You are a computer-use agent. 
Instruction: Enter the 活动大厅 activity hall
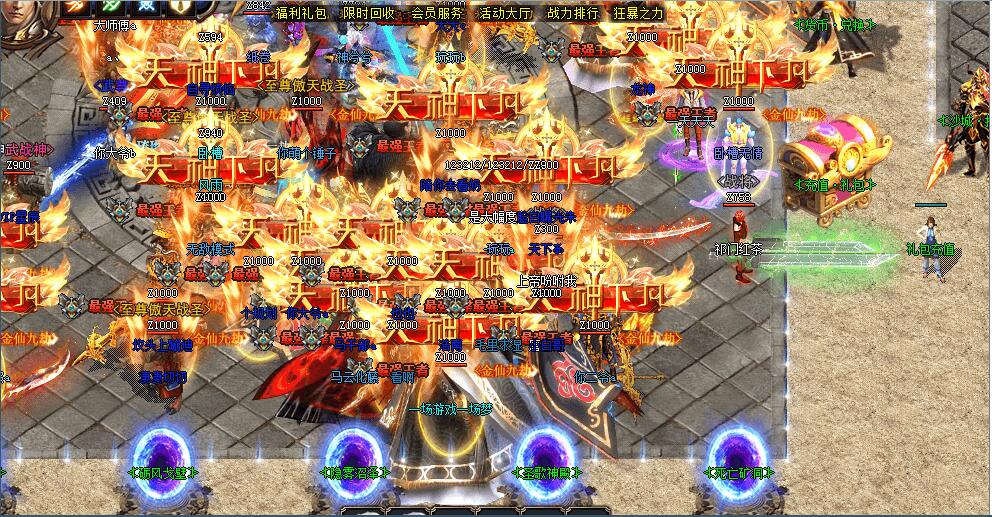(x=505, y=13)
